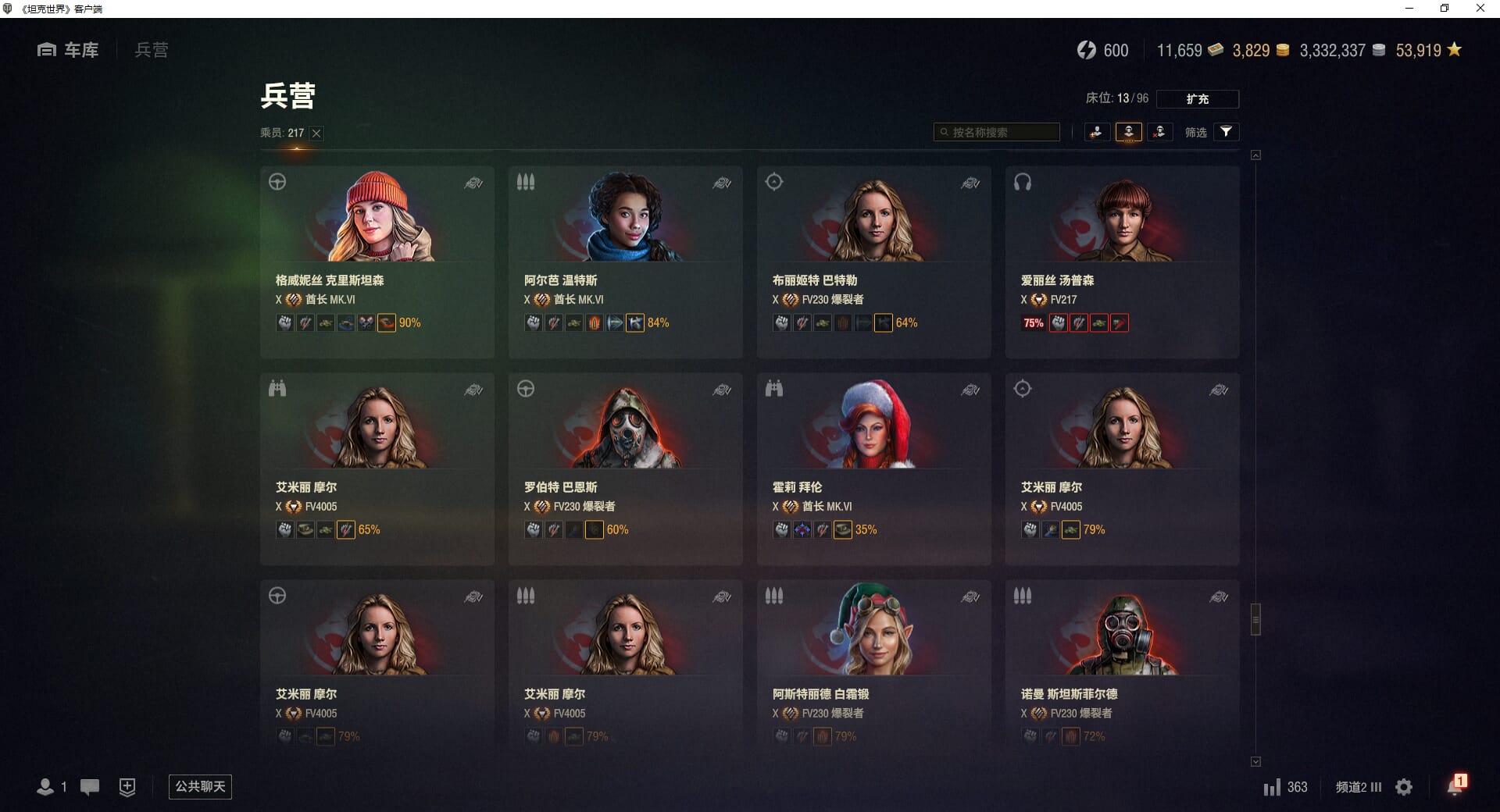Click the scroll-down arrow of the crew list
This screenshot has width=1500, height=812.
(x=1255, y=761)
